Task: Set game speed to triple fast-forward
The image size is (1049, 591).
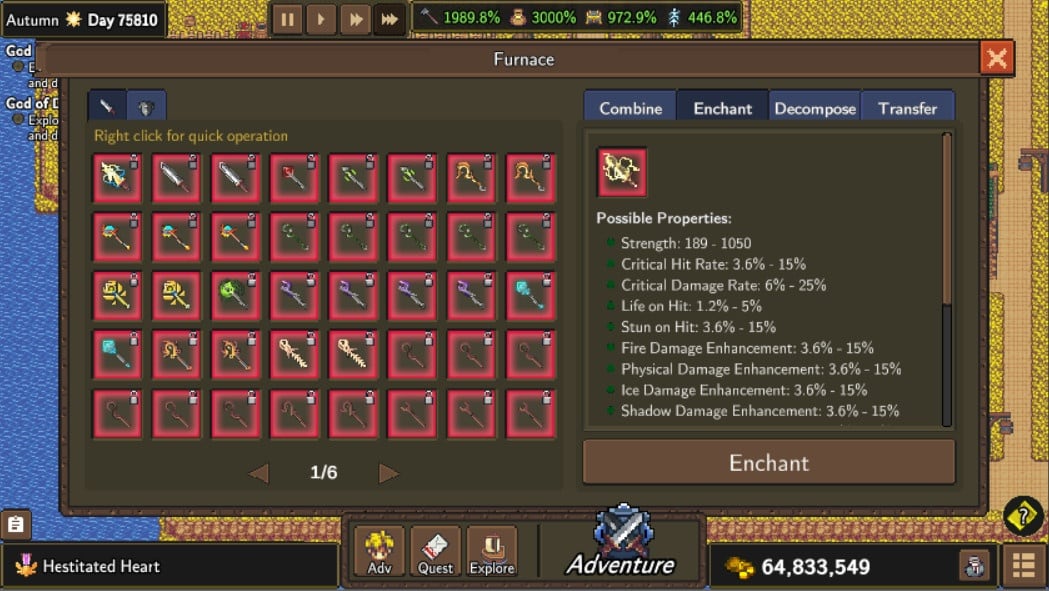Action: pyautogui.click(x=389, y=19)
